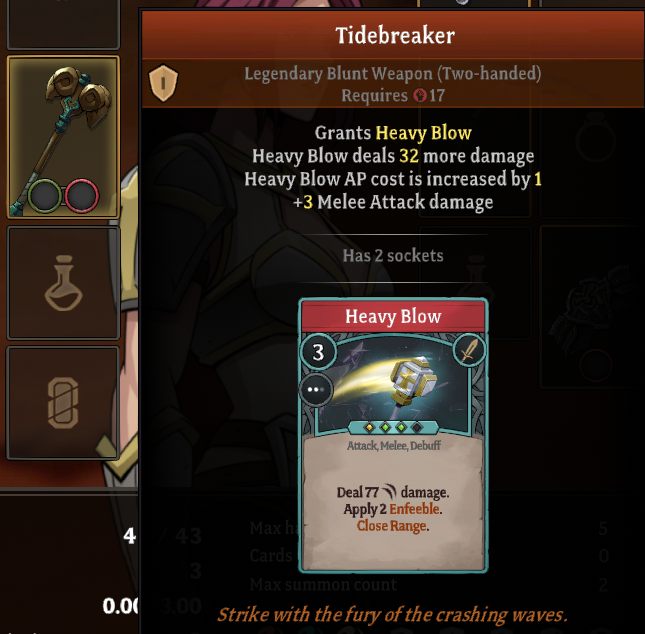Select the empty chain link slot
This screenshot has height=634, width=645.
pyautogui.click(x=63, y=403)
